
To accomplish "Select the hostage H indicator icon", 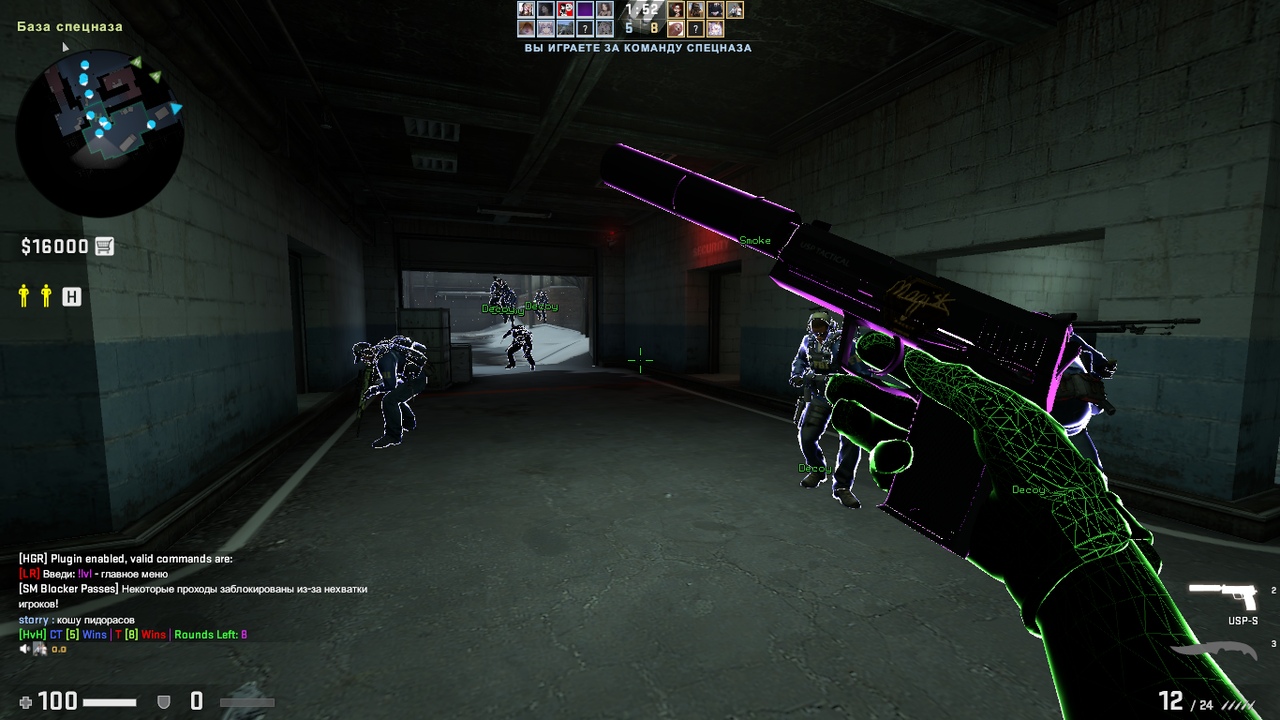I will [x=71, y=296].
